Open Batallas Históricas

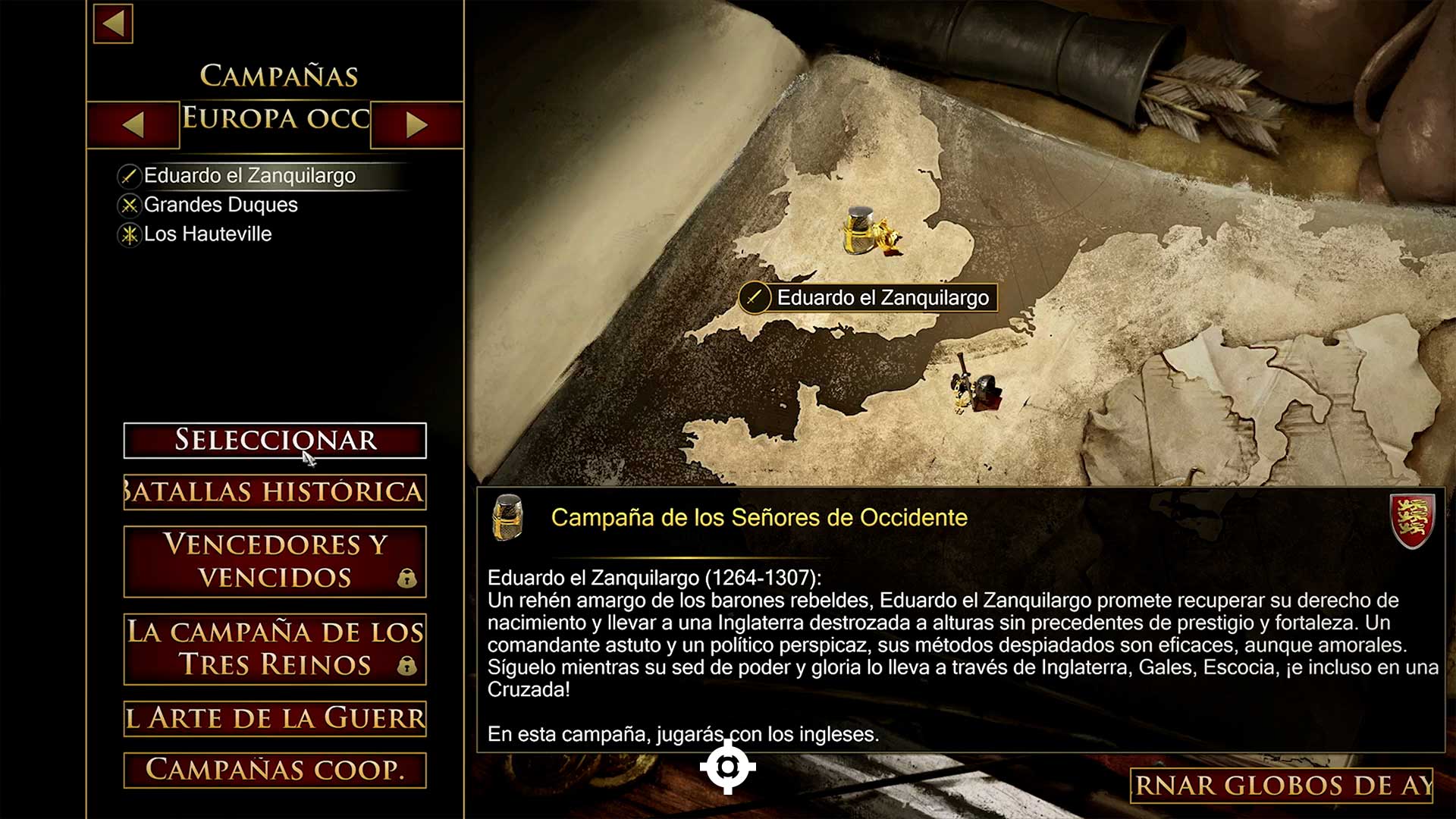[275, 492]
